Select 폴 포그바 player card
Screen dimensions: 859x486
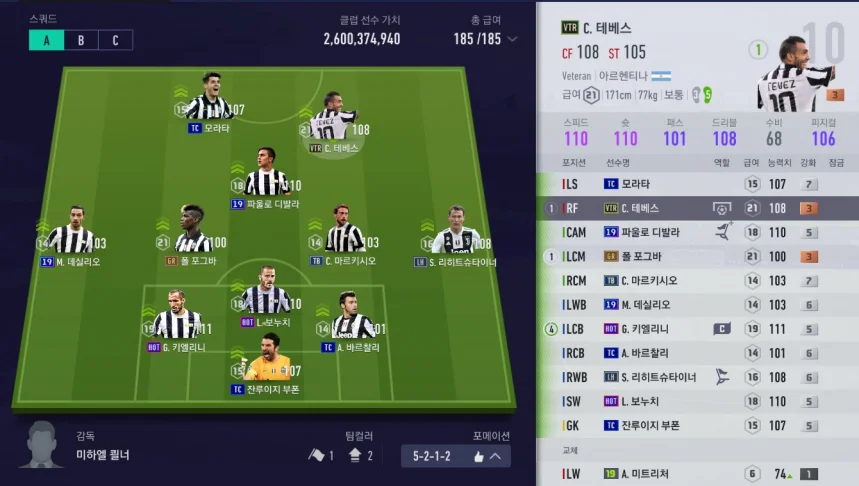193,235
